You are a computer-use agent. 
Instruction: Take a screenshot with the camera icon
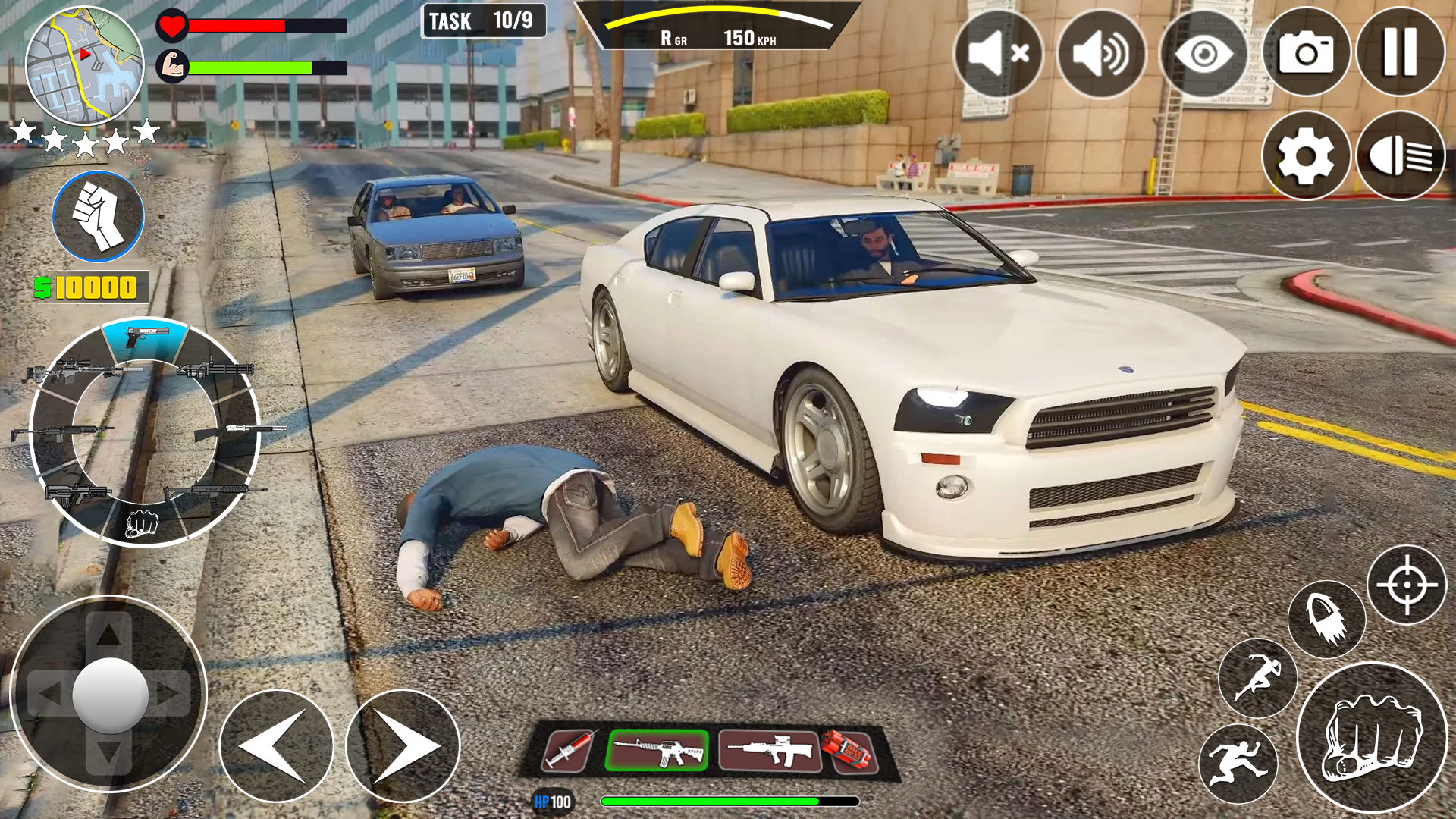click(x=1307, y=53)
